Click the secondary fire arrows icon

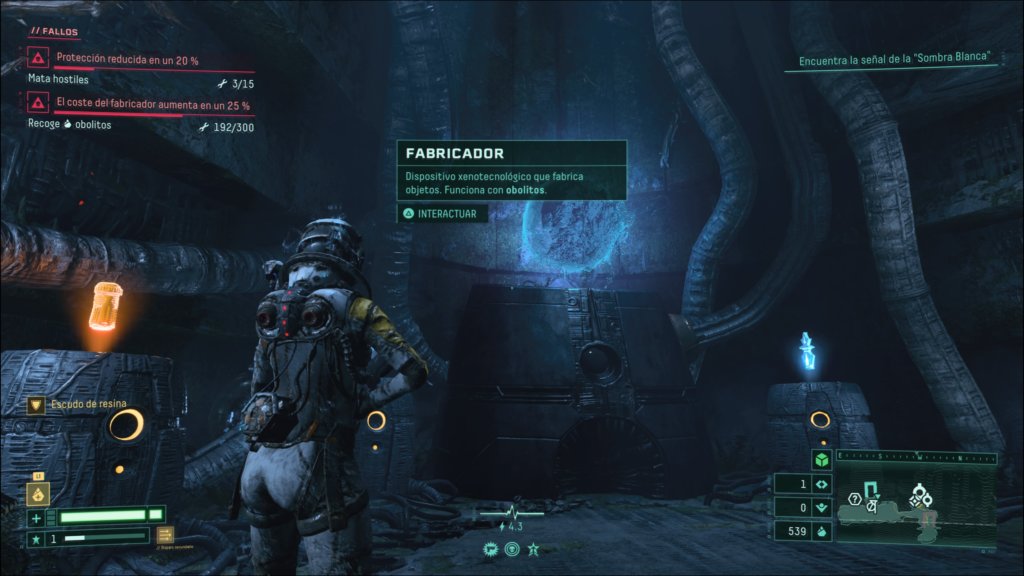coord(165,535)
